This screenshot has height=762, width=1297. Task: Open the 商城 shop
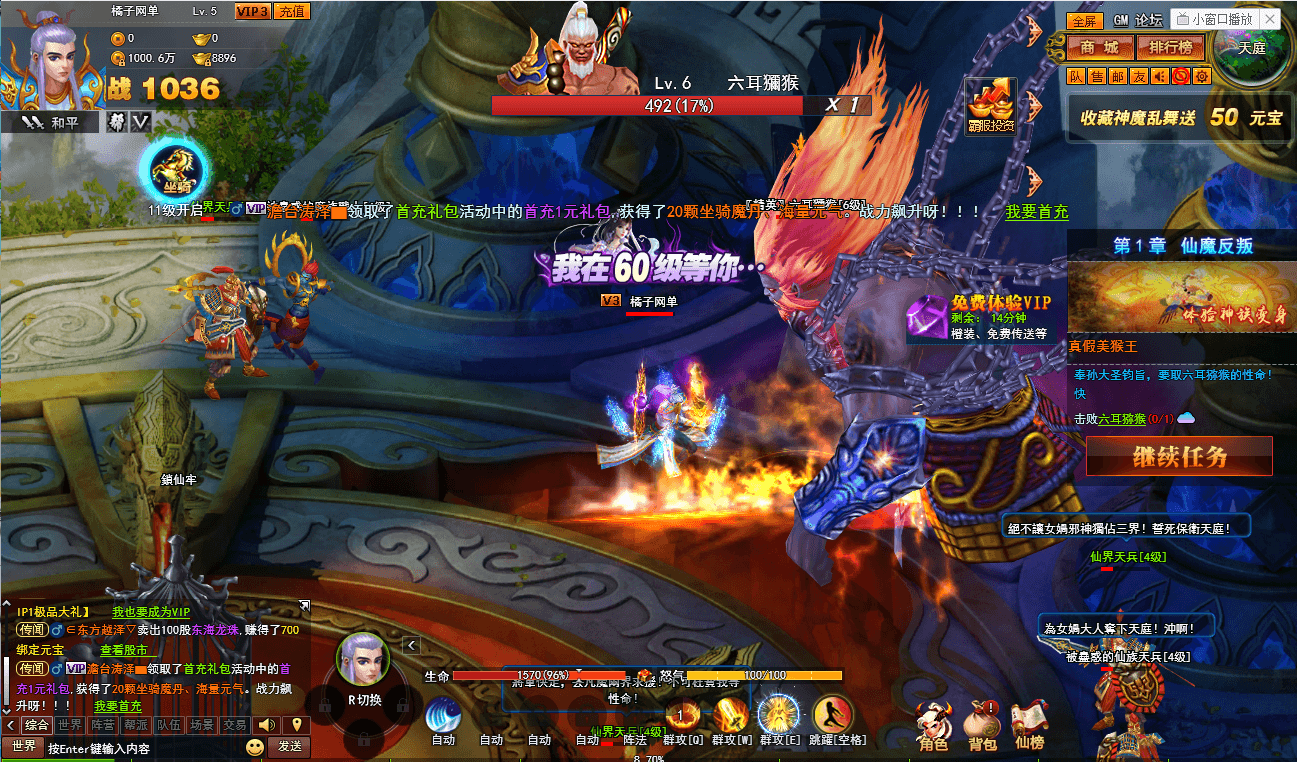[1099, 47]
